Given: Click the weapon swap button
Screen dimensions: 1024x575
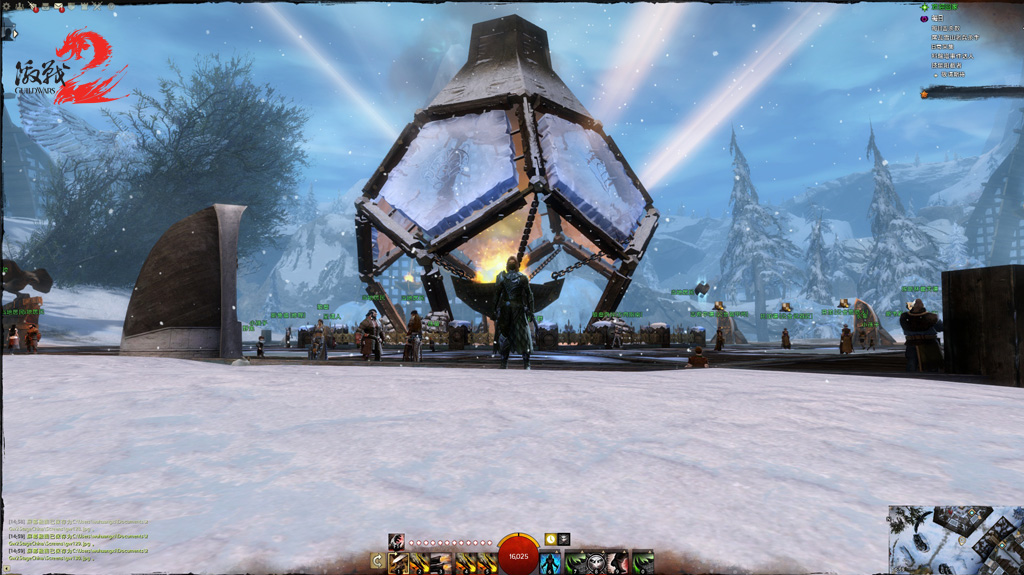Looking at the screenshot, I should [377, 562].
